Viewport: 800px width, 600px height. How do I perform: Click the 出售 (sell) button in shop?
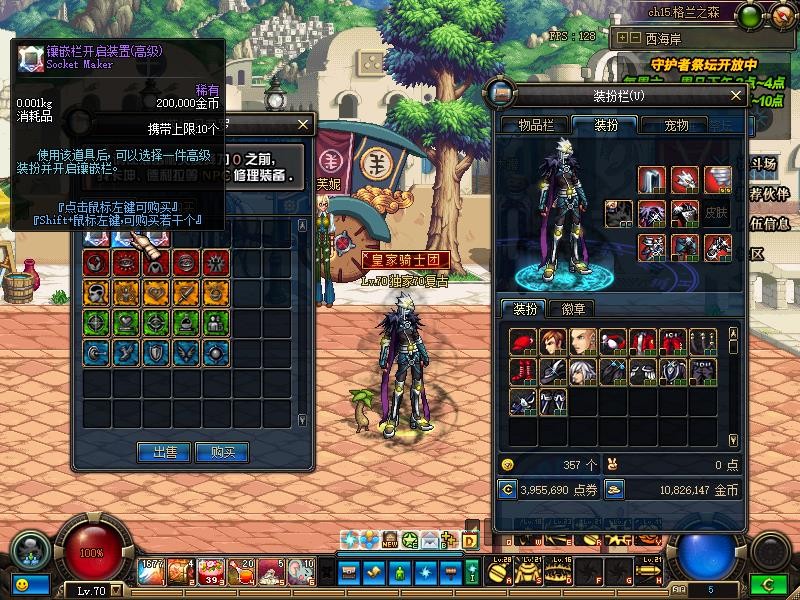(x=163, y=452)
